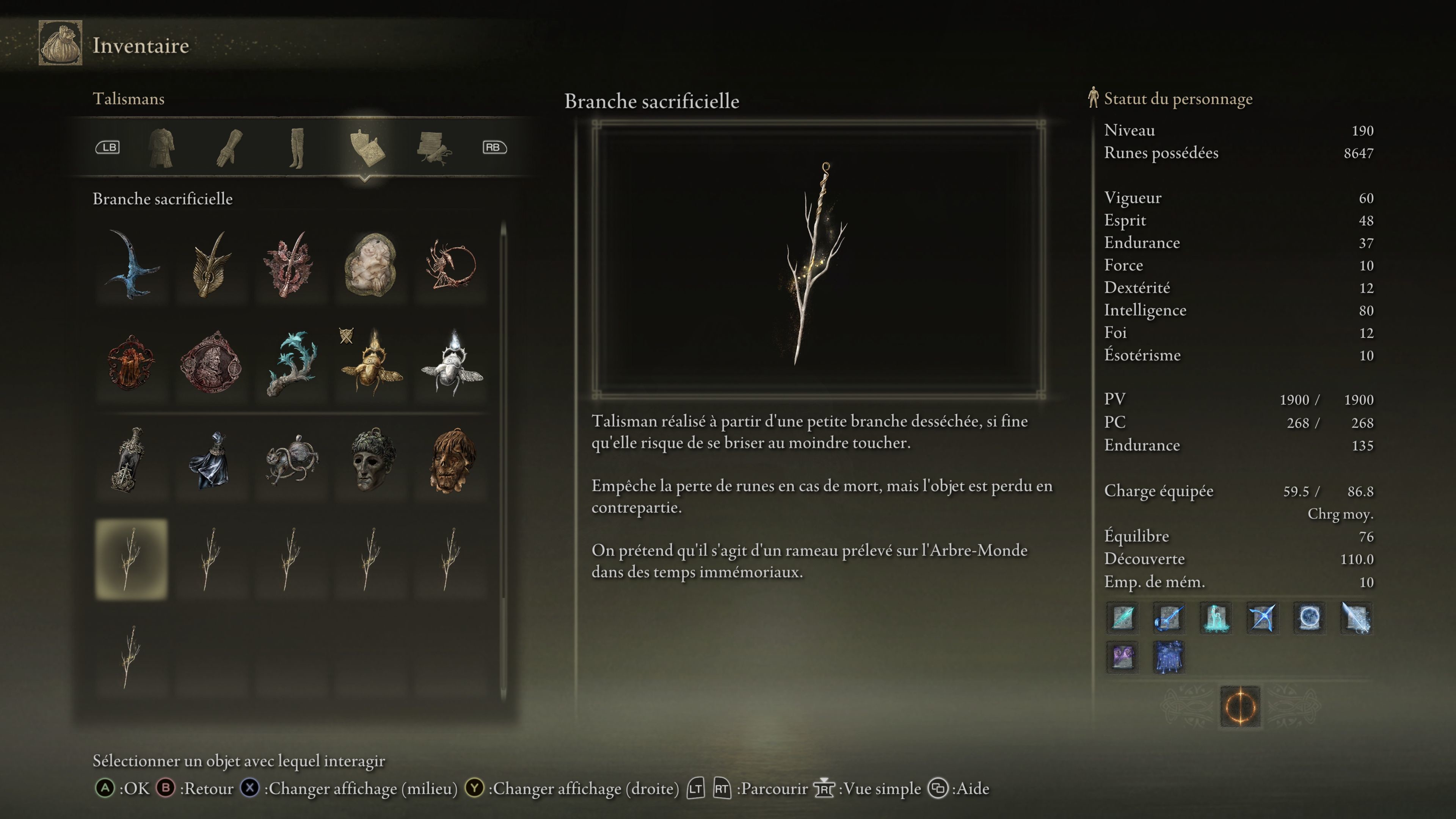The height and width of the screenshot is (819, 1456).
Task: Open the scroll and key items tab
Action: [433, 148]
